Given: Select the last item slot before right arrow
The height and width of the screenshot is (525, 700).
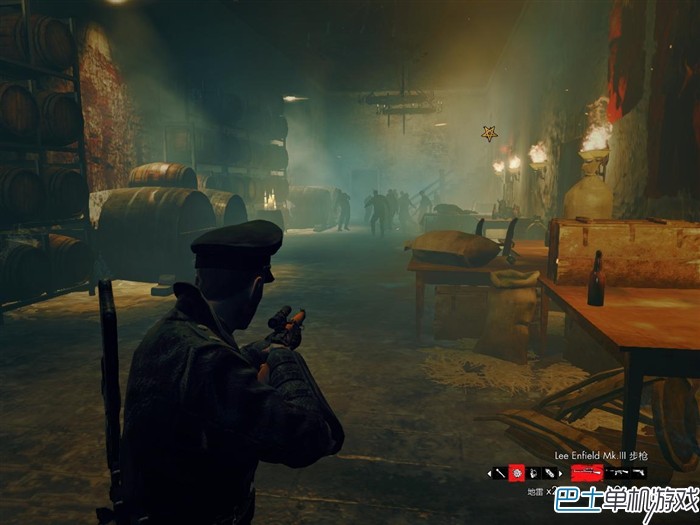Looking at the screenshot, I should 550,473.
